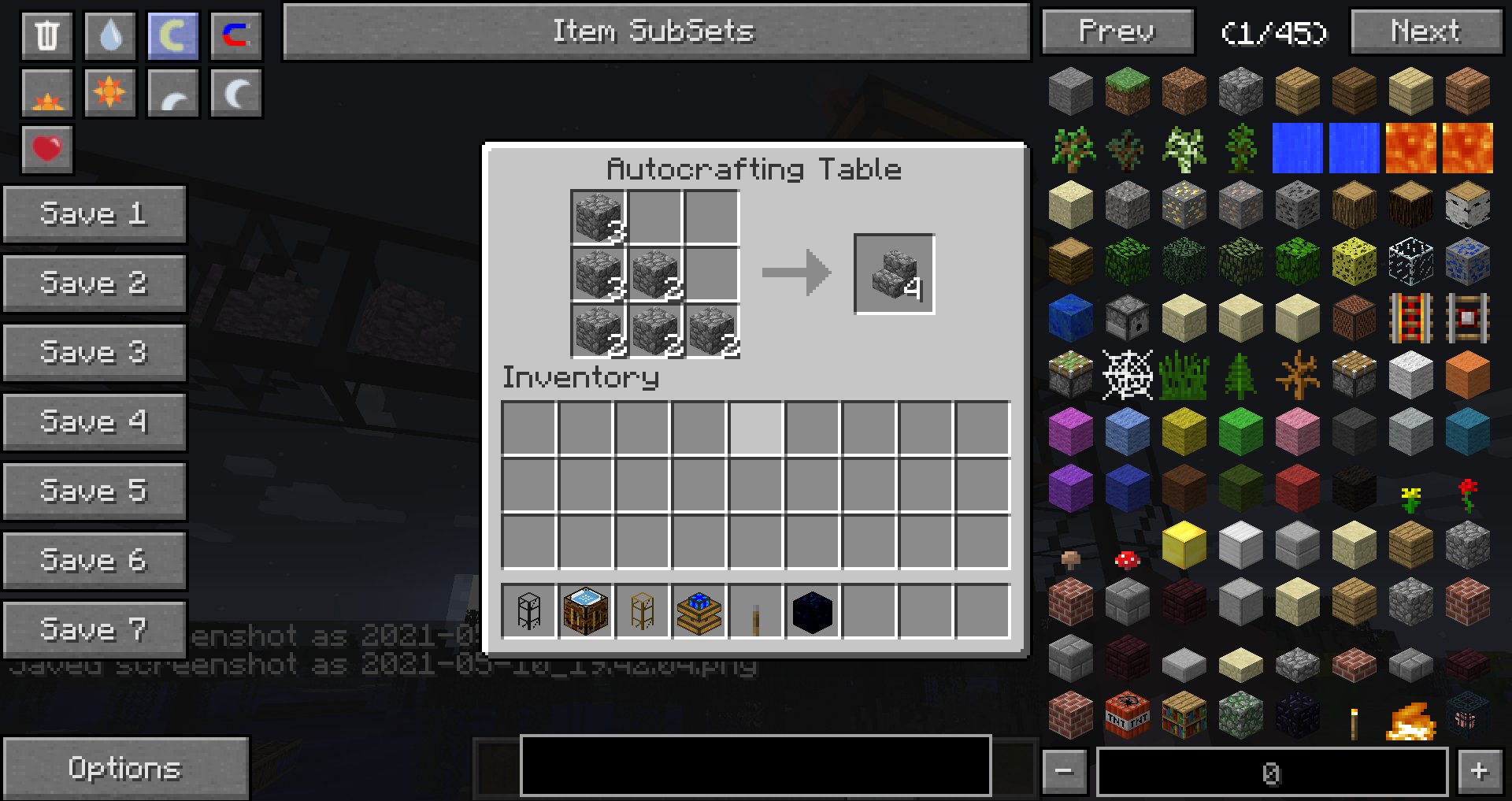This screenshot has height=801, width=1512.
Task: Increase item quantity with the plus button
Action: point(1480,771)
